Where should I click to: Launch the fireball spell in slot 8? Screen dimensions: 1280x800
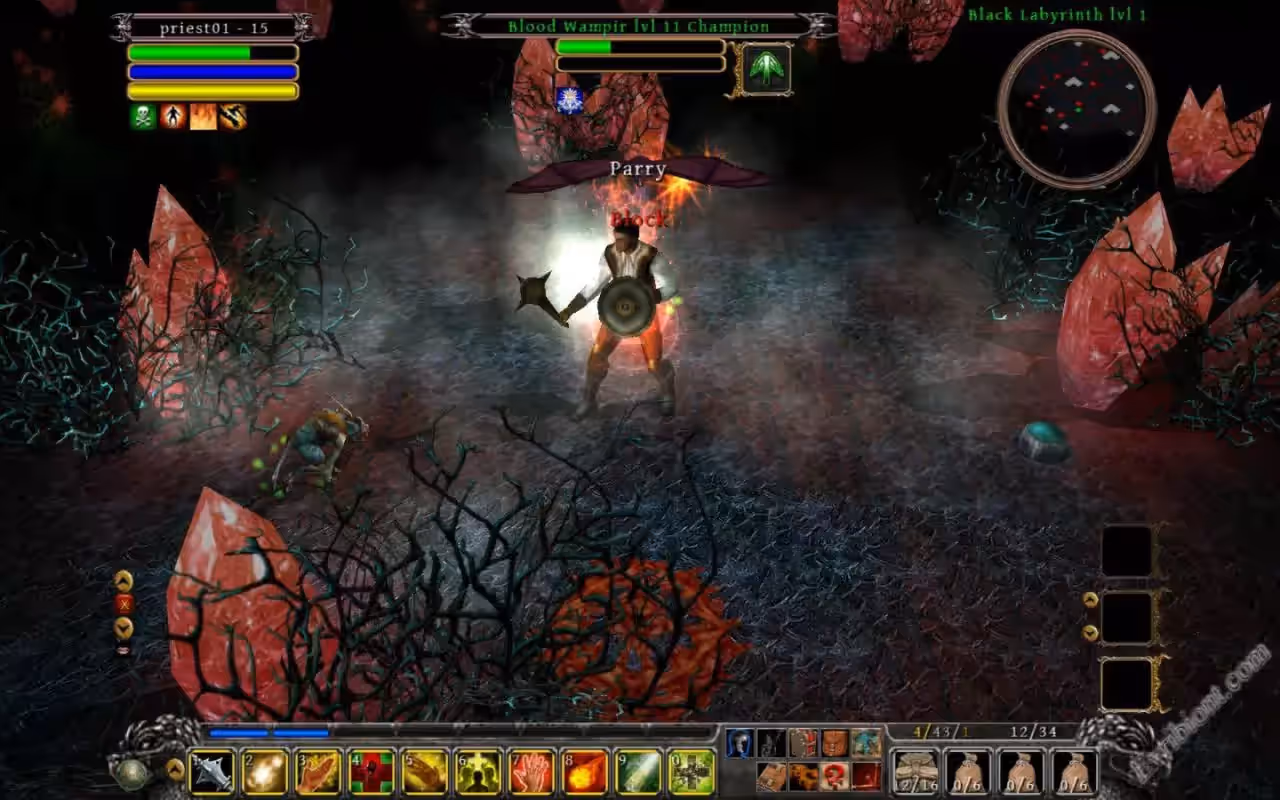[x=585, y=772]
